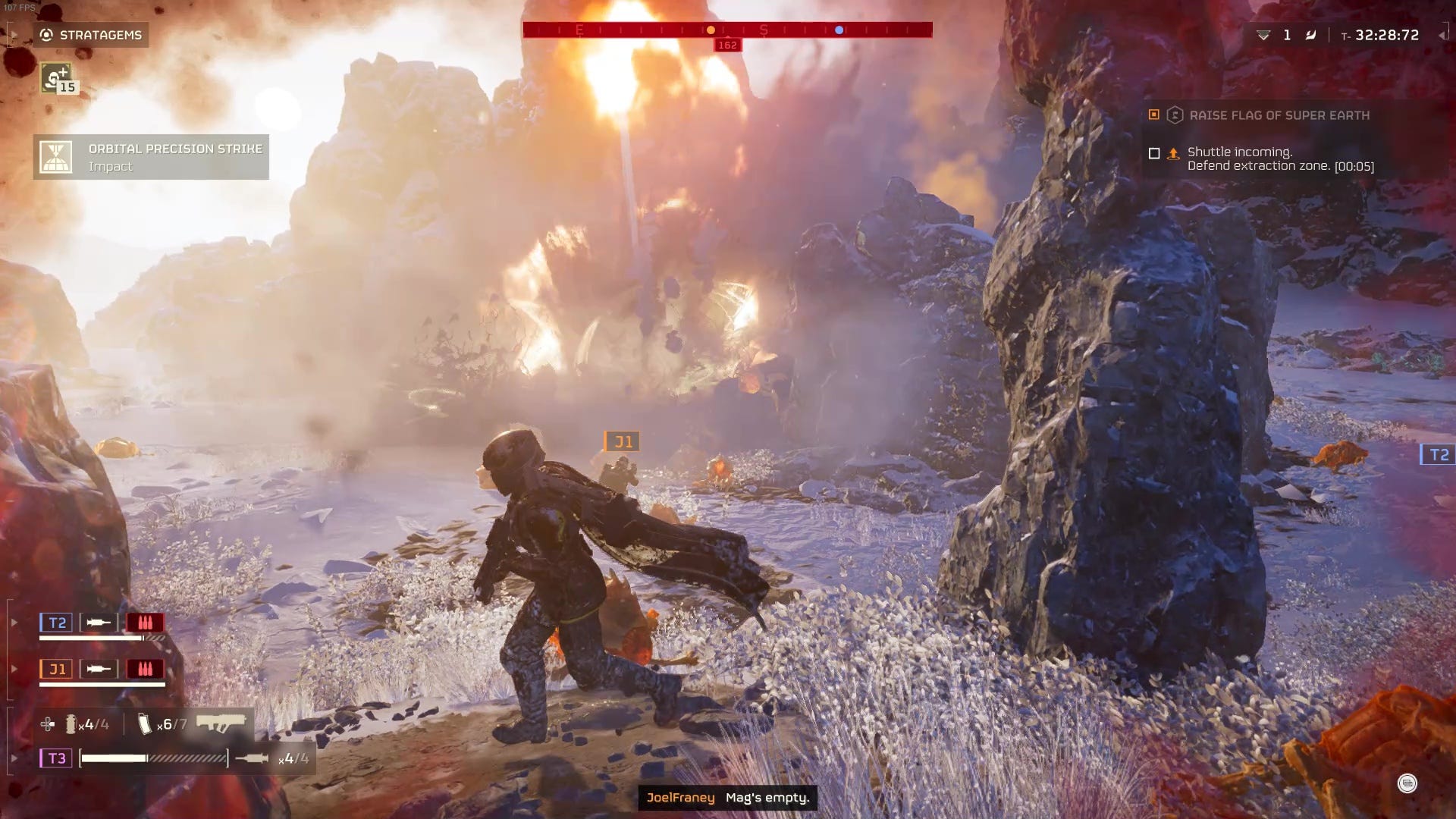Screen dimensions: 1456x819
Task: Click the grenade count icon
Action: point(71,724)
